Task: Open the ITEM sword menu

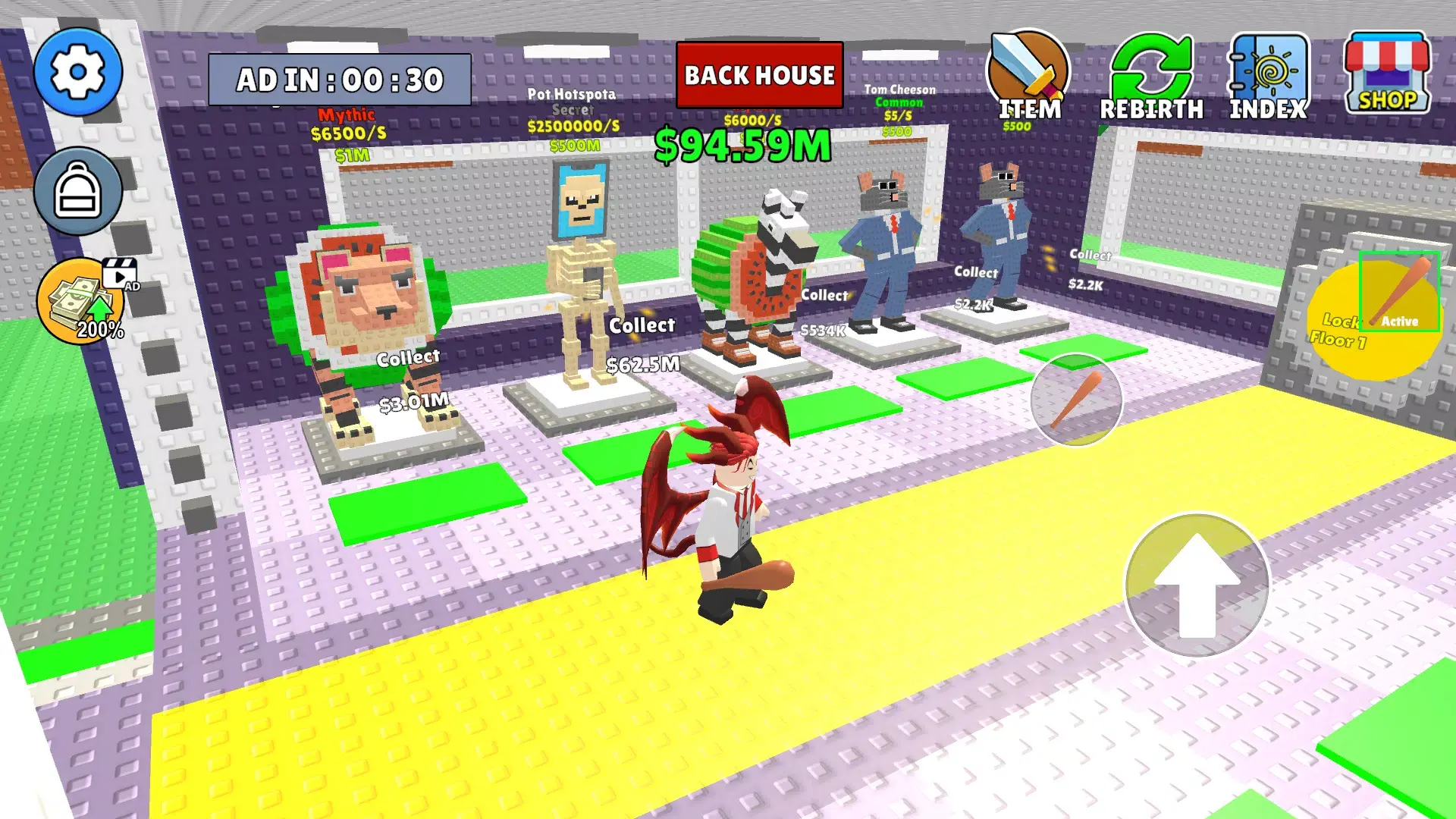Action: pos(1028,76)
